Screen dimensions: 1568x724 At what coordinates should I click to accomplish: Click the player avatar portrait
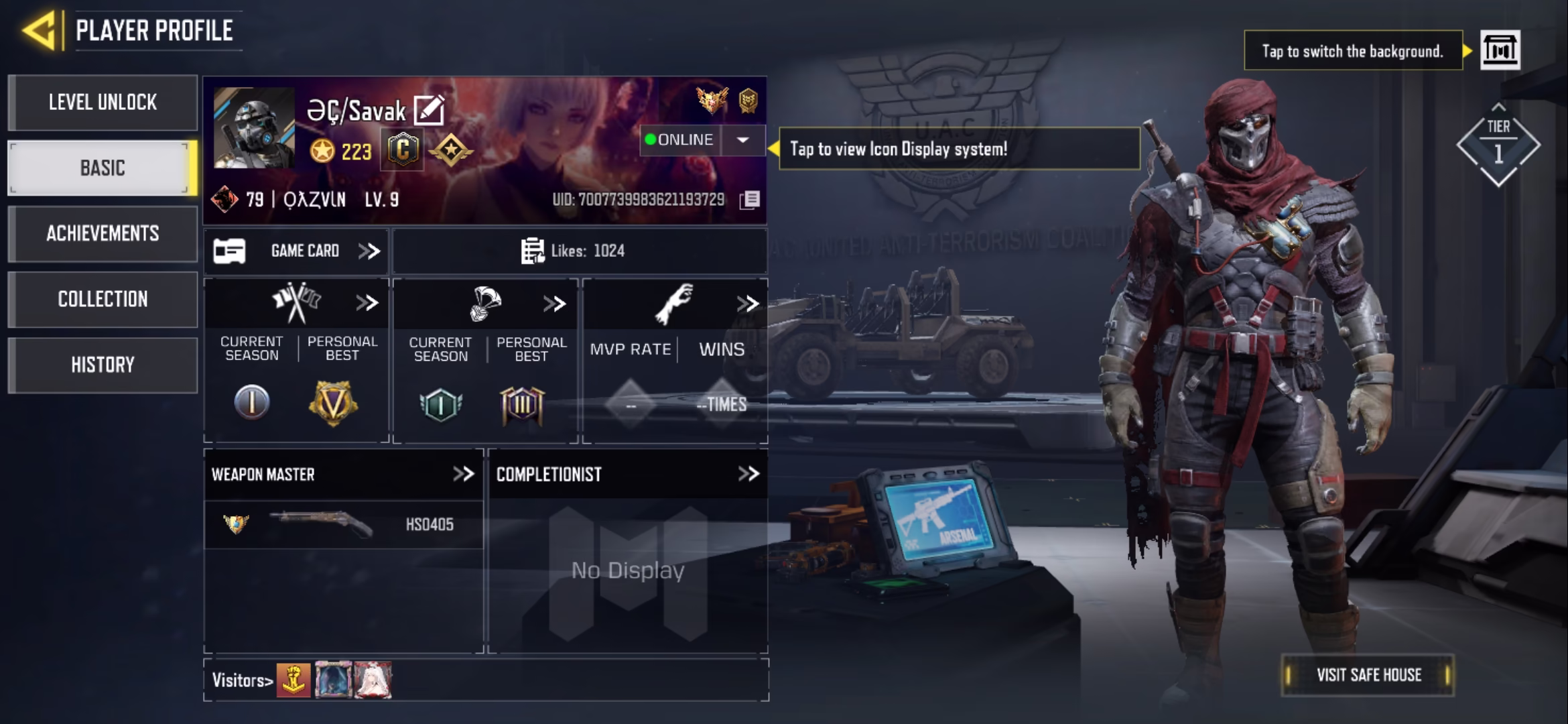click(254, 127)
